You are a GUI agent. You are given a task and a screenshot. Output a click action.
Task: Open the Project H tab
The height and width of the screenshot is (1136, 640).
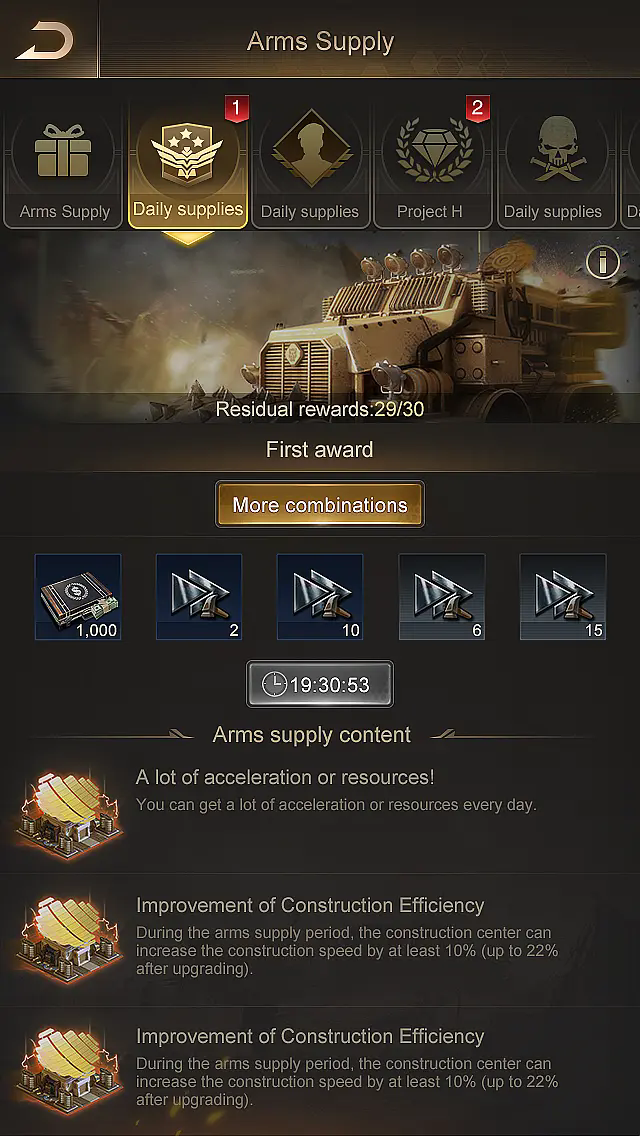pos(430,167)
